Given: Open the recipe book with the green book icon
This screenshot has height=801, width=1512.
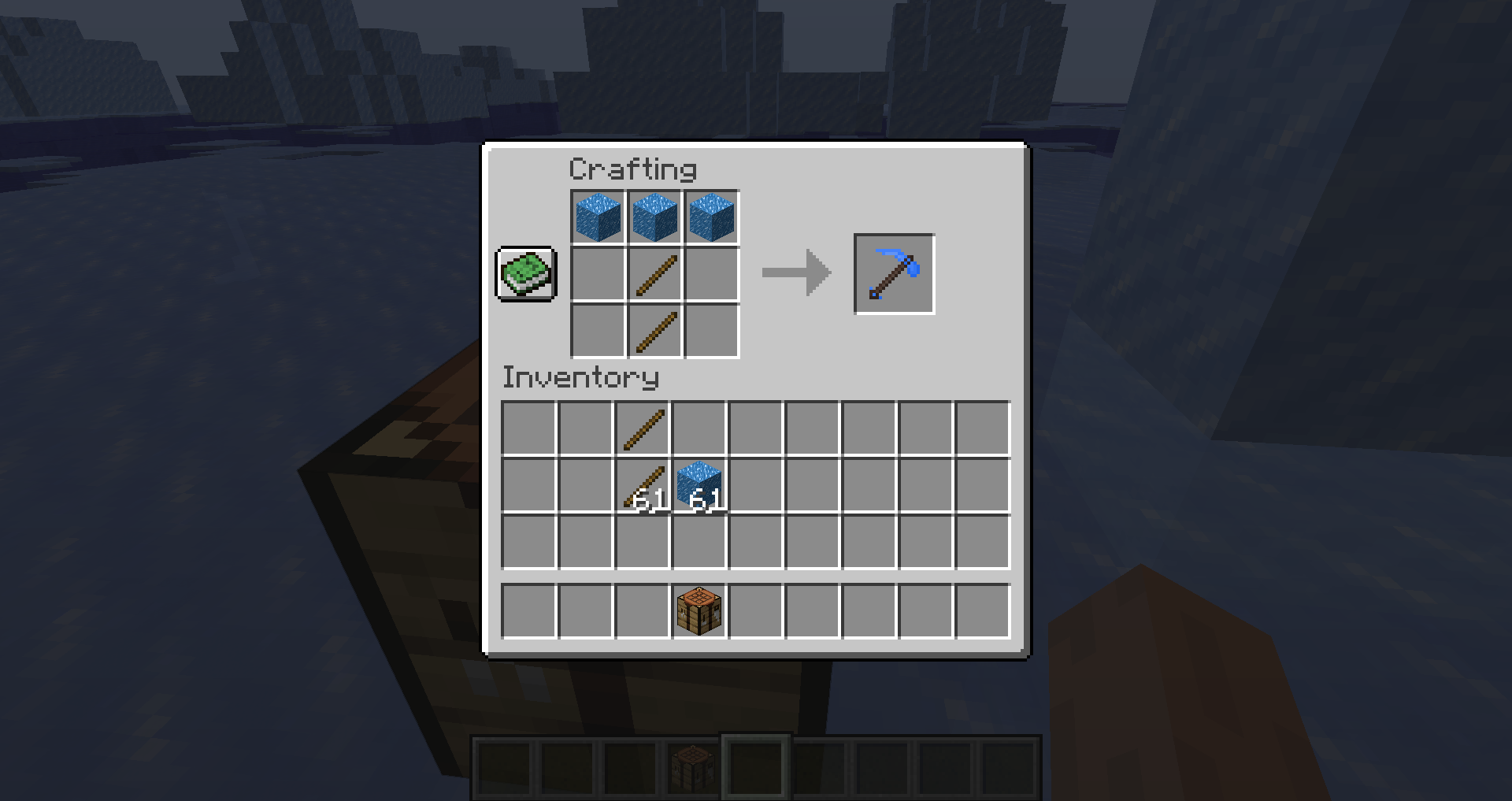Looking at the screenshot, I should pos(526,275).
